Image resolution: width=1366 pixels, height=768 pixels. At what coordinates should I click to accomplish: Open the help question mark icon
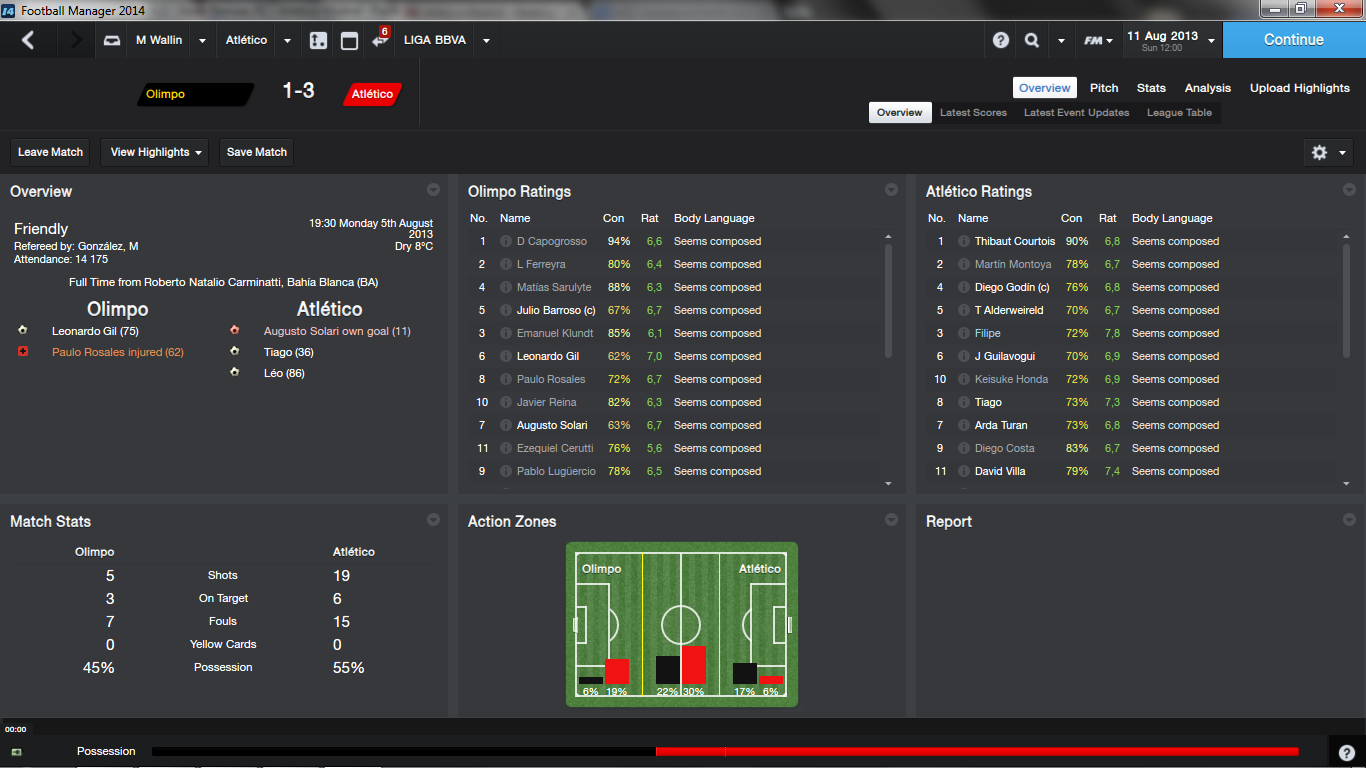coord(1001,41)
